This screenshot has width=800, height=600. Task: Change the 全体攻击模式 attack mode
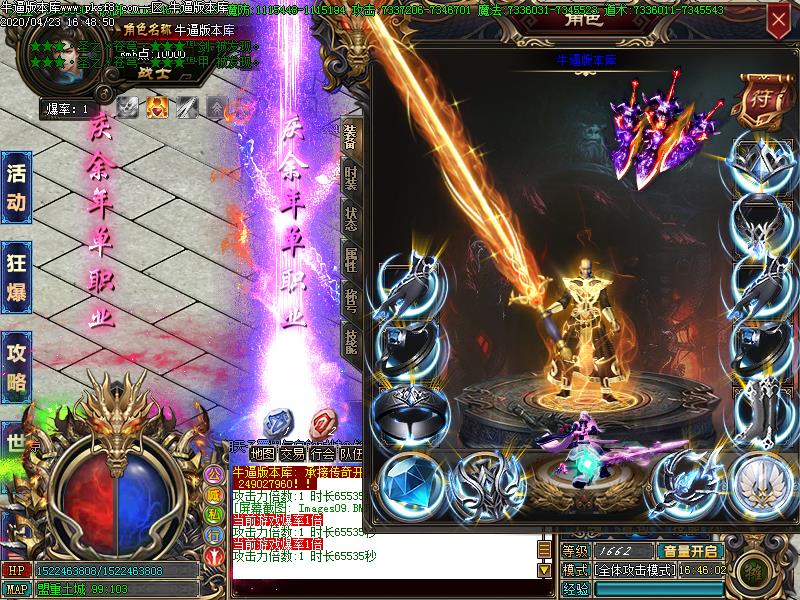pyautogui.click(x=634, y=569)
